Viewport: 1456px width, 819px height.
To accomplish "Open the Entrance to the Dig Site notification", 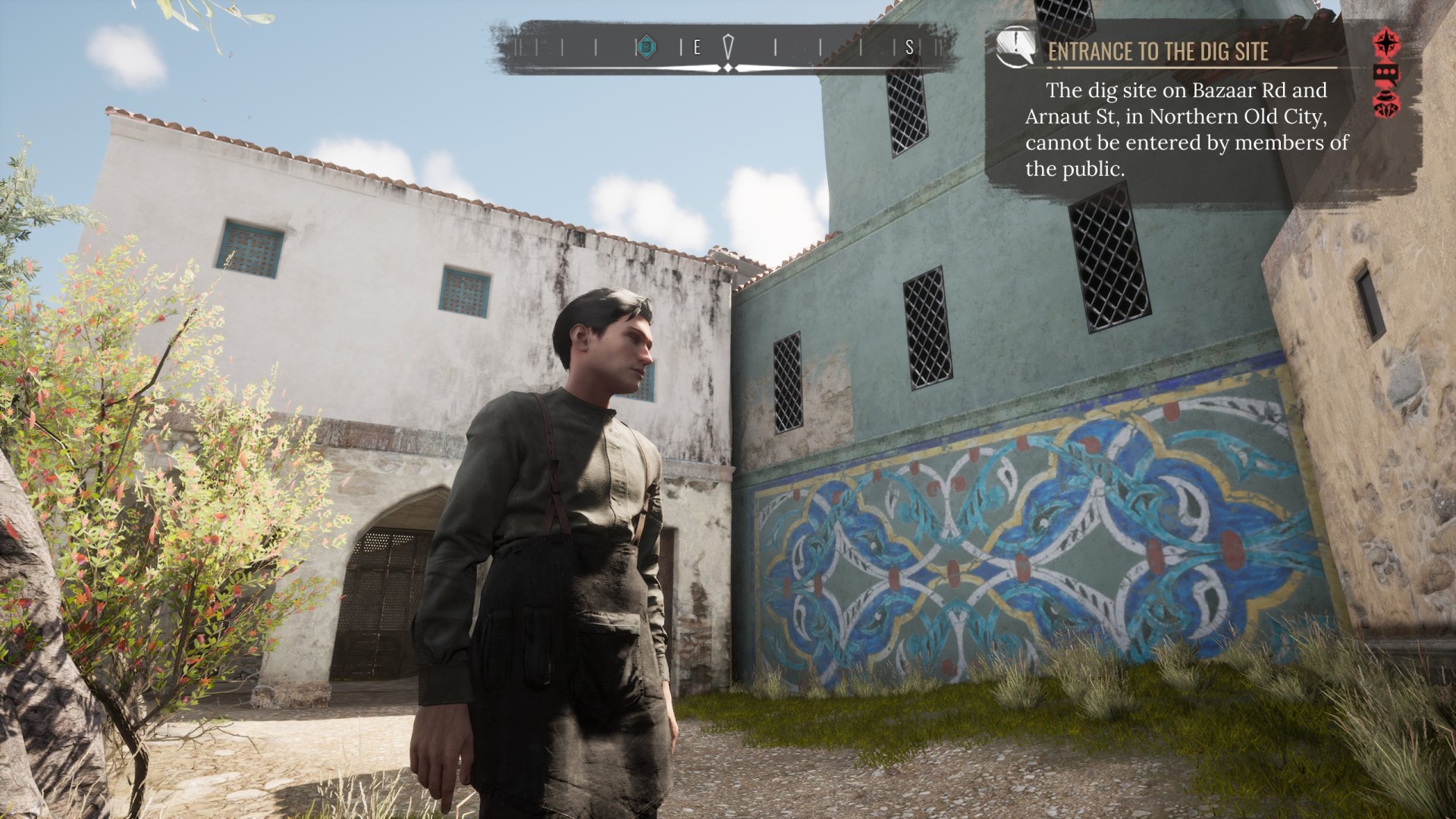I will 1158,52.
